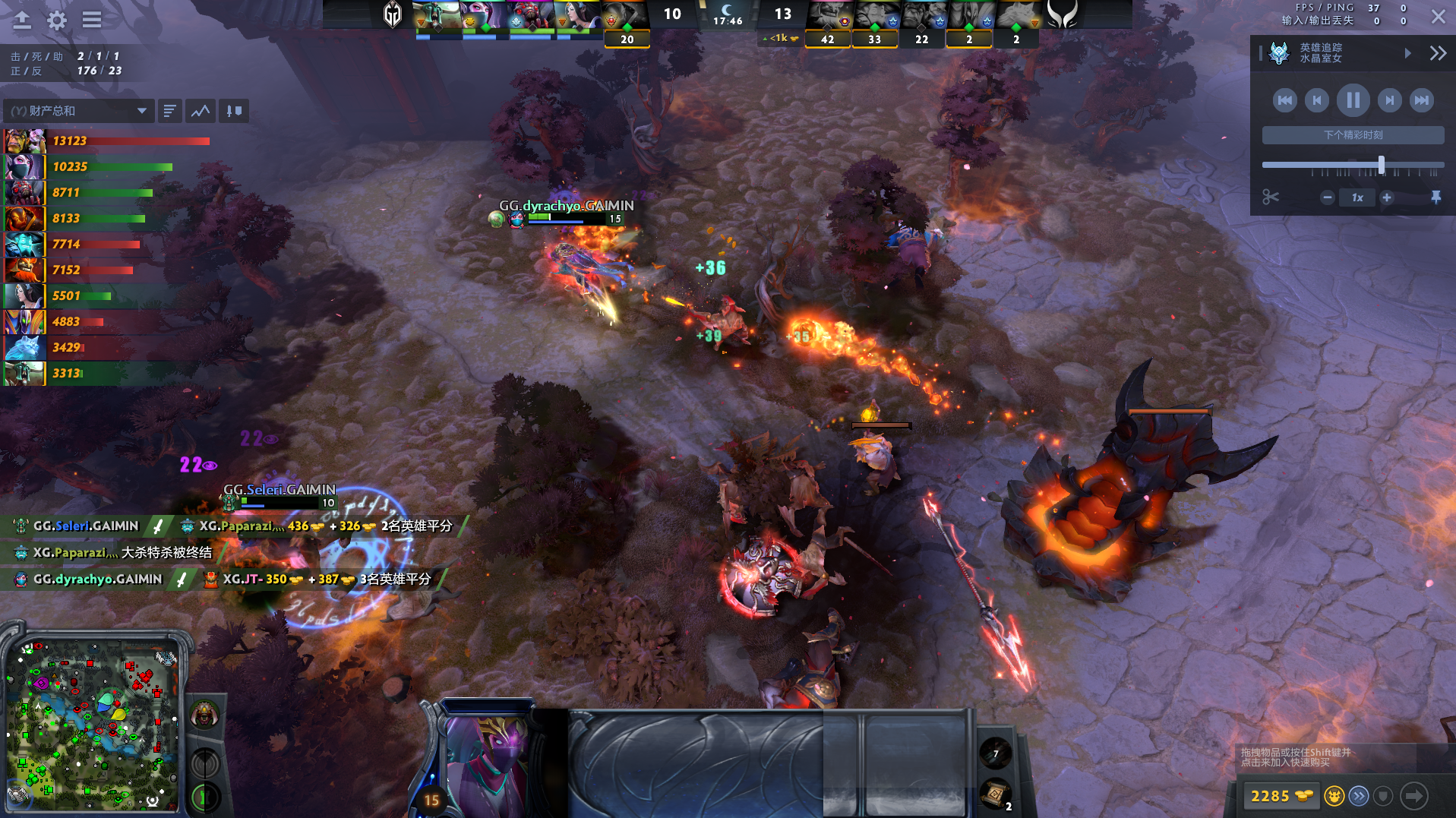Open the sword and shield stats view

tap(234, 111)
